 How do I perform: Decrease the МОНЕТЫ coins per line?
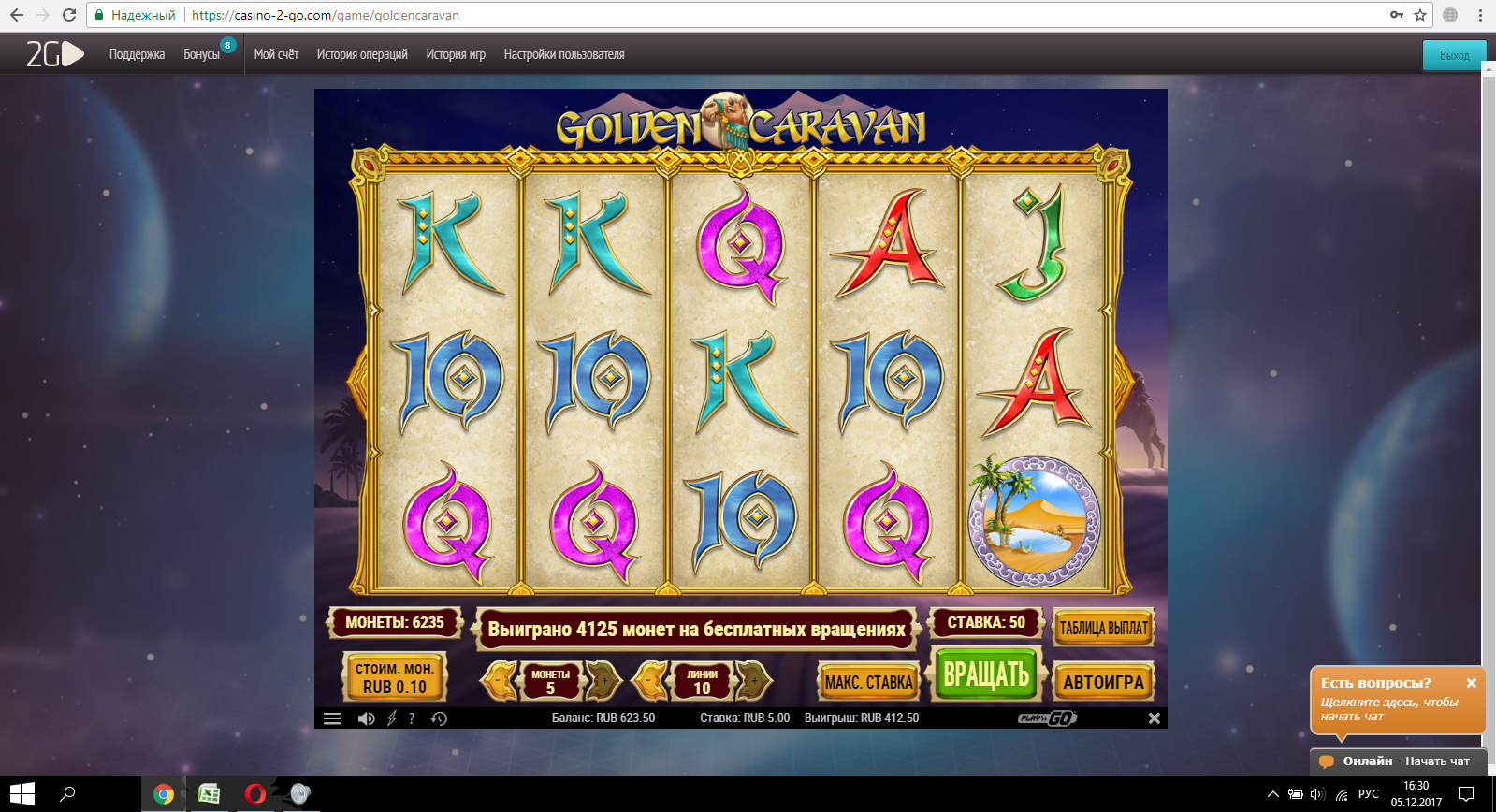(501, 681)
